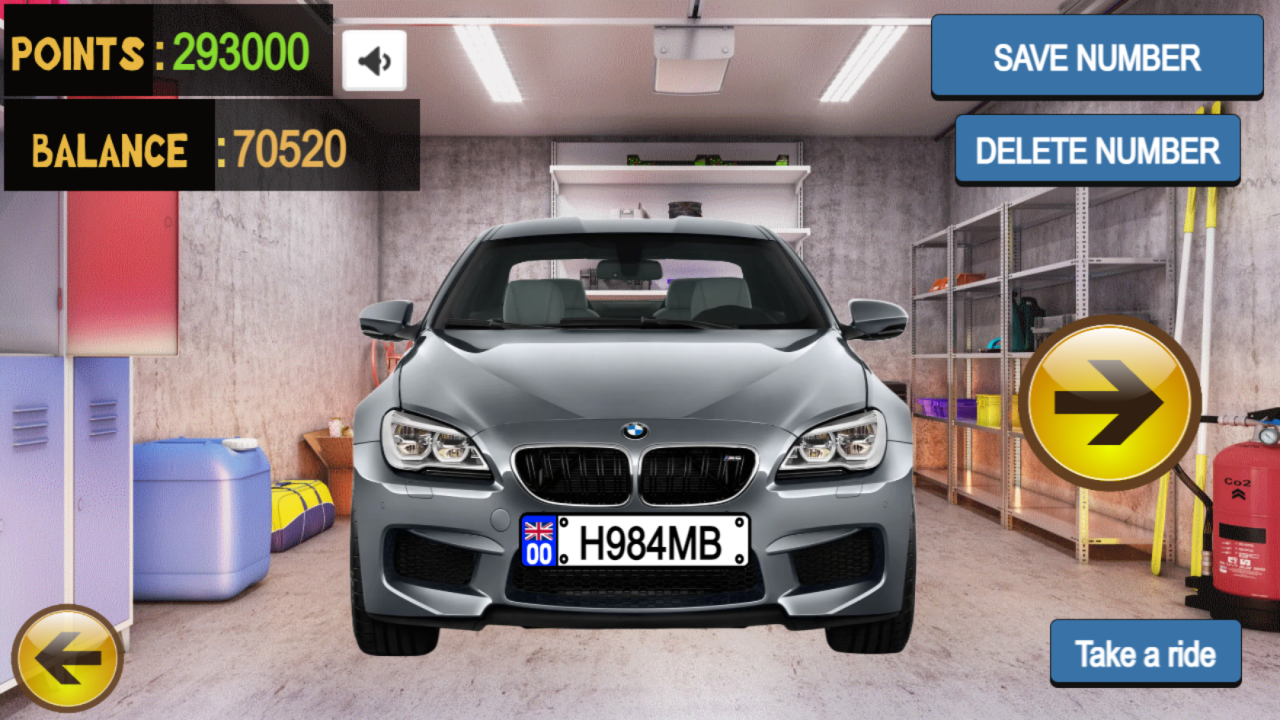This screenshot has height=720, width=1280.
Task: Click the Take a ride button
Action: coord(1146,652)
